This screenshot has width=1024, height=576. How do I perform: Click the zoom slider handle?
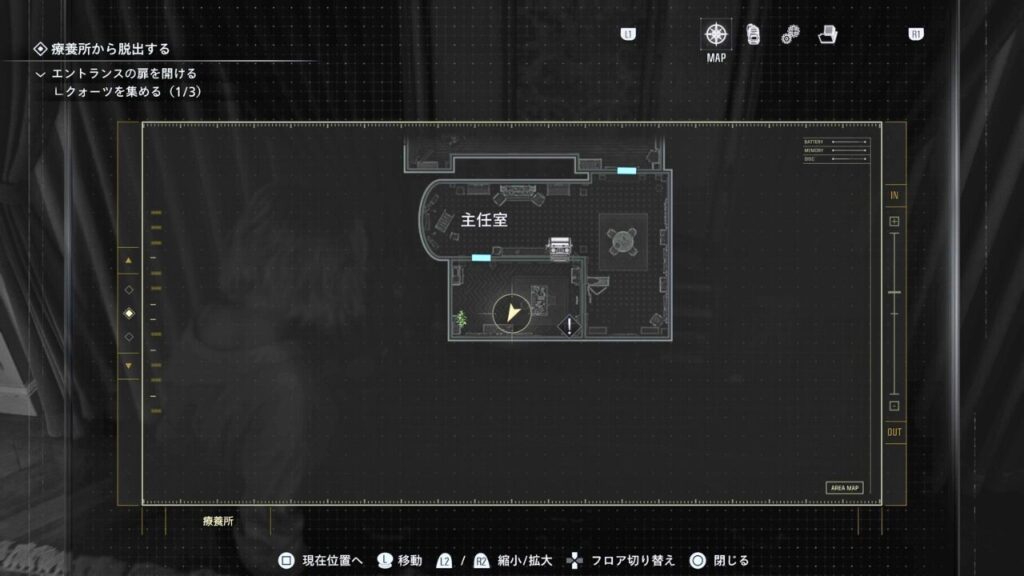(894, 292)
